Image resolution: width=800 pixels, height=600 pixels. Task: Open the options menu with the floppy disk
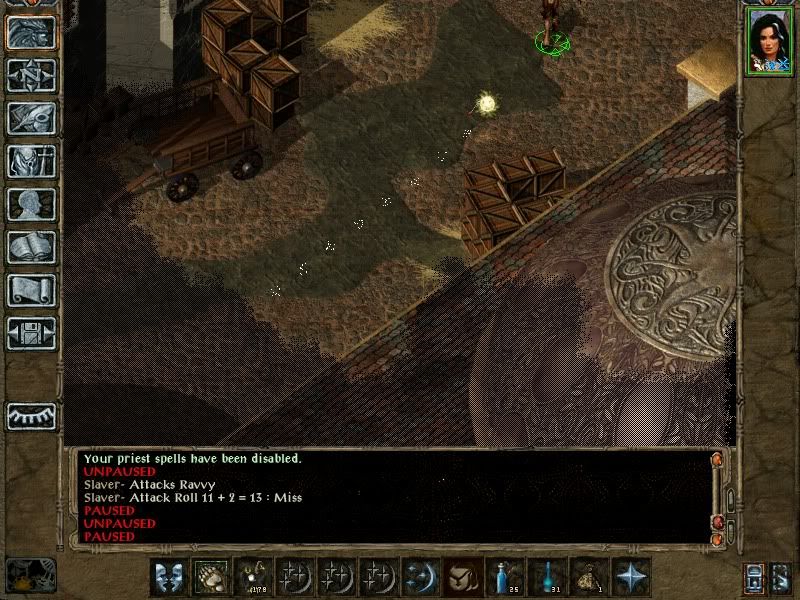(31, 333)
